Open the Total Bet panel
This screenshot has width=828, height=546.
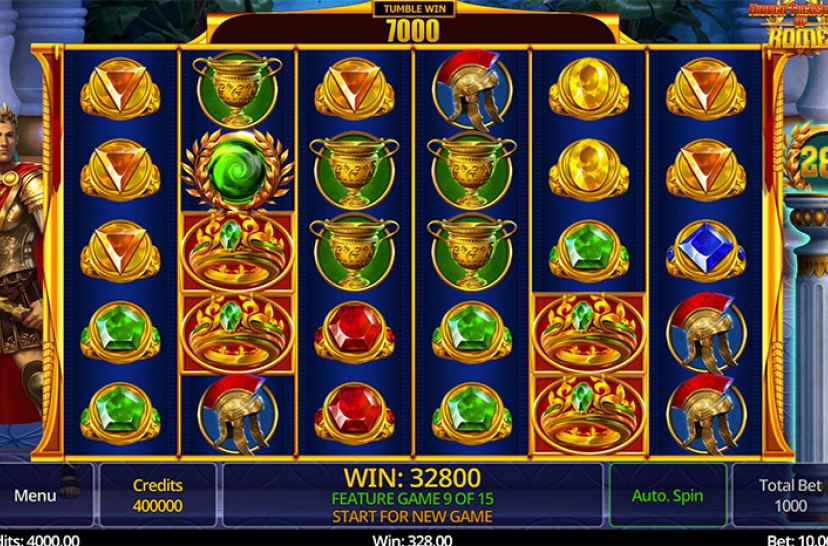[786, 495]
